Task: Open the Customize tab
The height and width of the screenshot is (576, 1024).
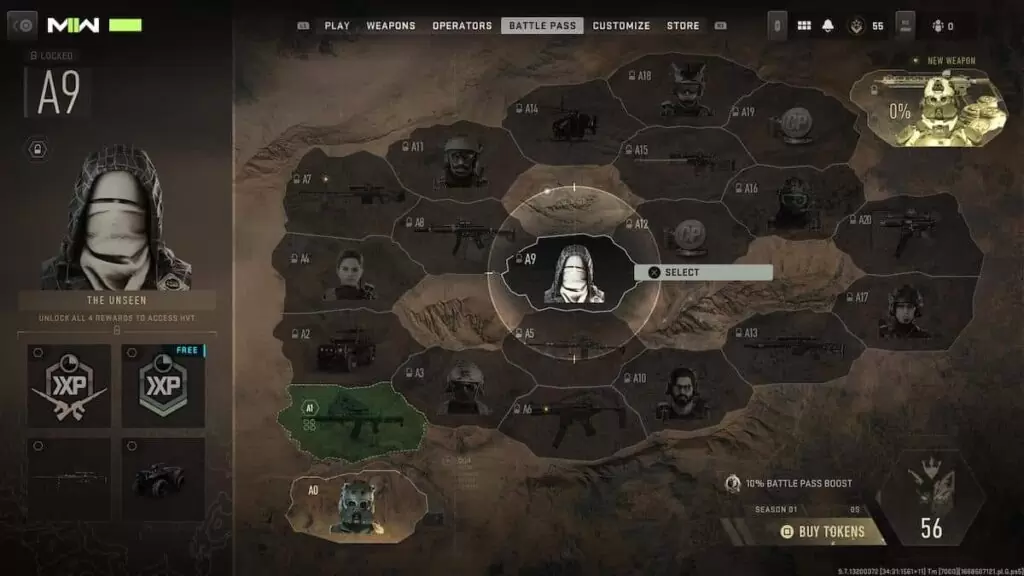Action: 621,26
